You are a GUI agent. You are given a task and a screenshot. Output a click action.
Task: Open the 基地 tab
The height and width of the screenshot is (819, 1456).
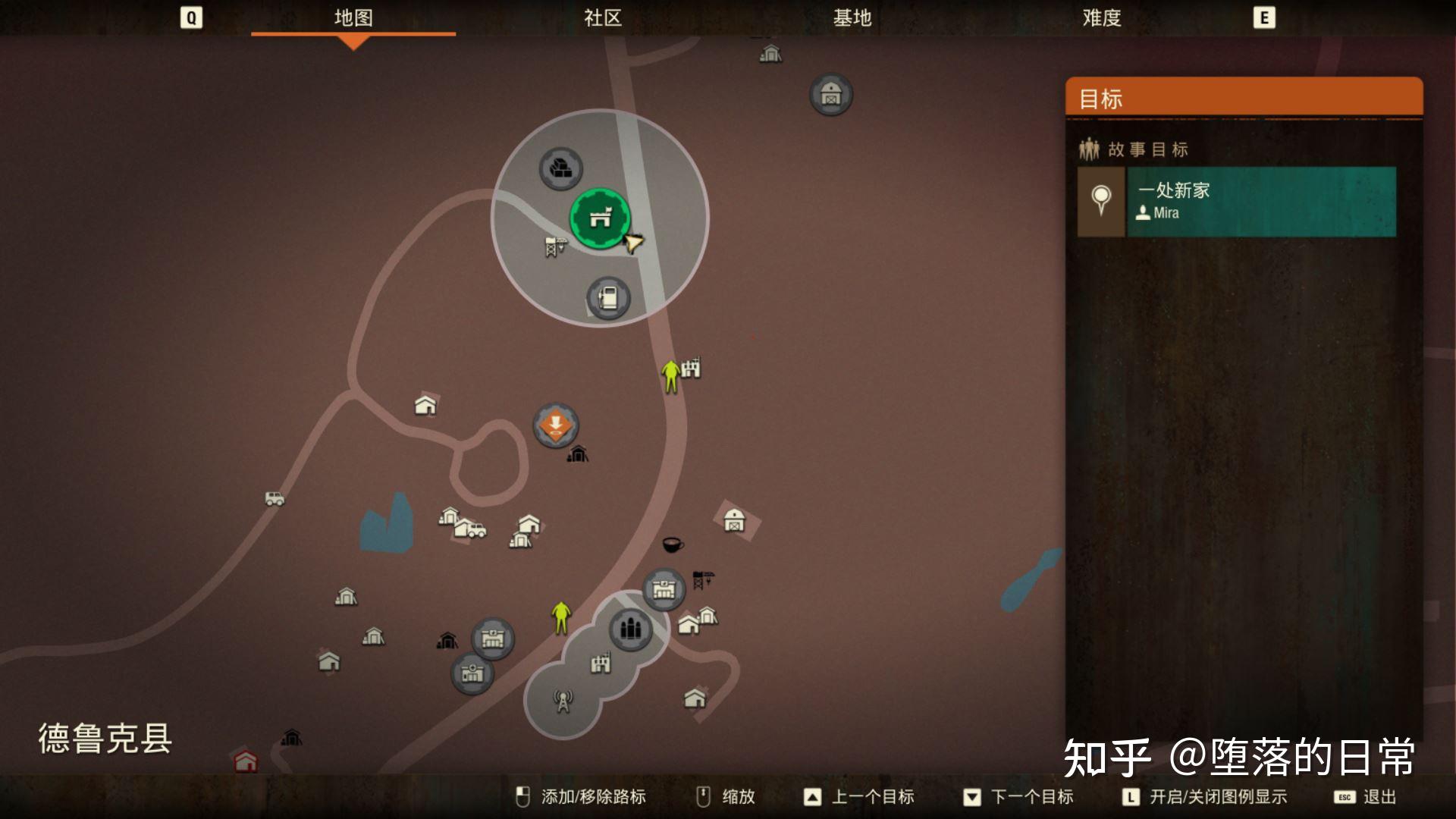(x=853, y=19)
